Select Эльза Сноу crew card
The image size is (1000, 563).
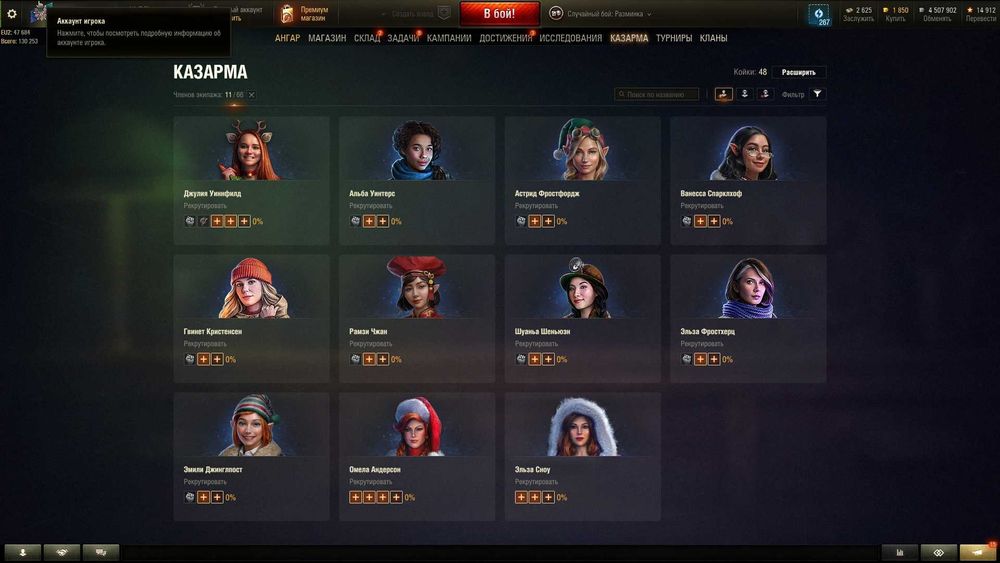582,456
